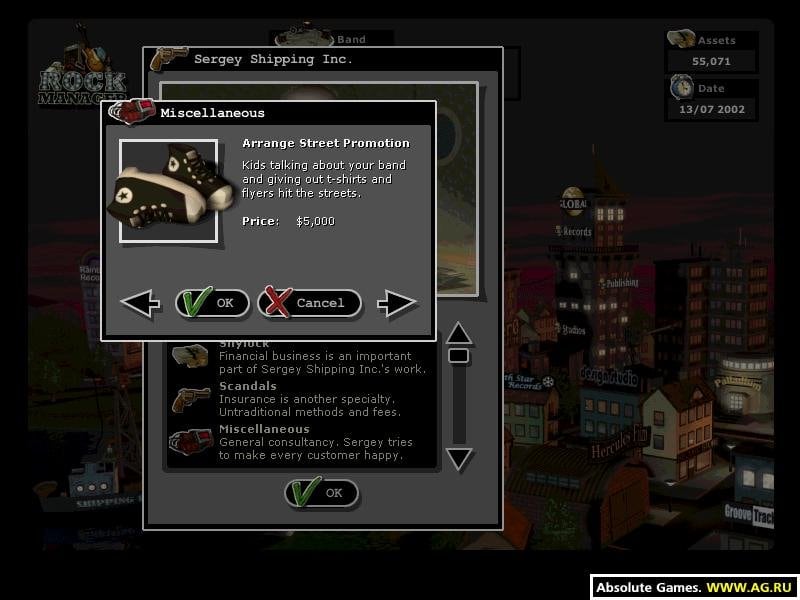Close Sergey Shipping window with bottom OK button
This screenshot has width=800, height=600.
pyautogui.click(x=321, y=493)
